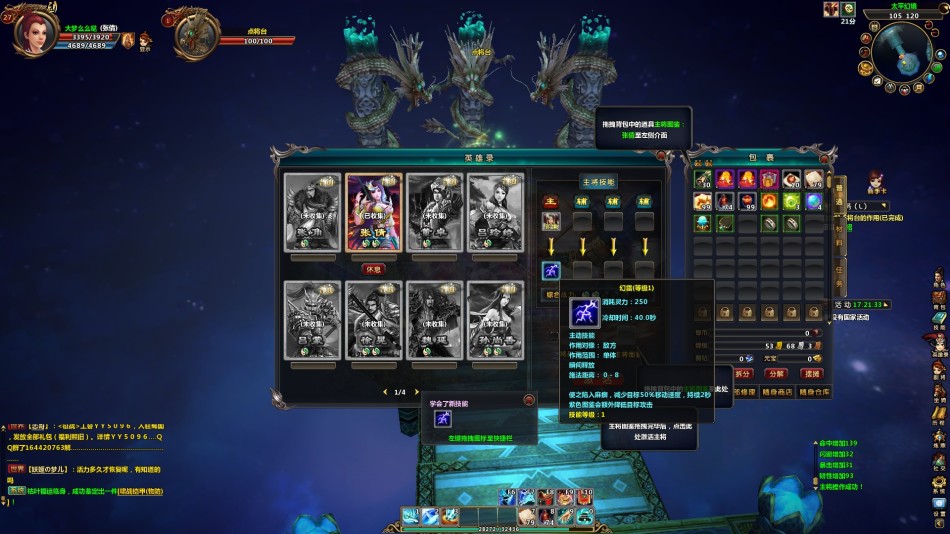This screenshot has height=534, width=950.
Task: Click the red 休息 rest button
Action: [373, 268]
